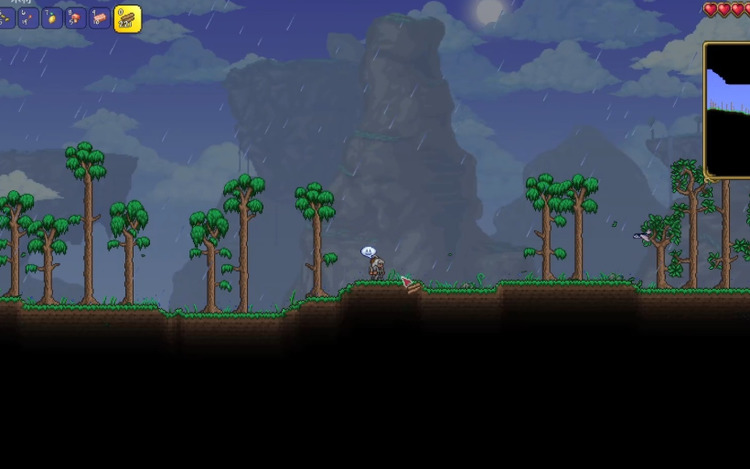The width and height of the screenshot is (750, 469).
Task: Select the copper bar hotbar slot
Action: click(x=100, y=18)
